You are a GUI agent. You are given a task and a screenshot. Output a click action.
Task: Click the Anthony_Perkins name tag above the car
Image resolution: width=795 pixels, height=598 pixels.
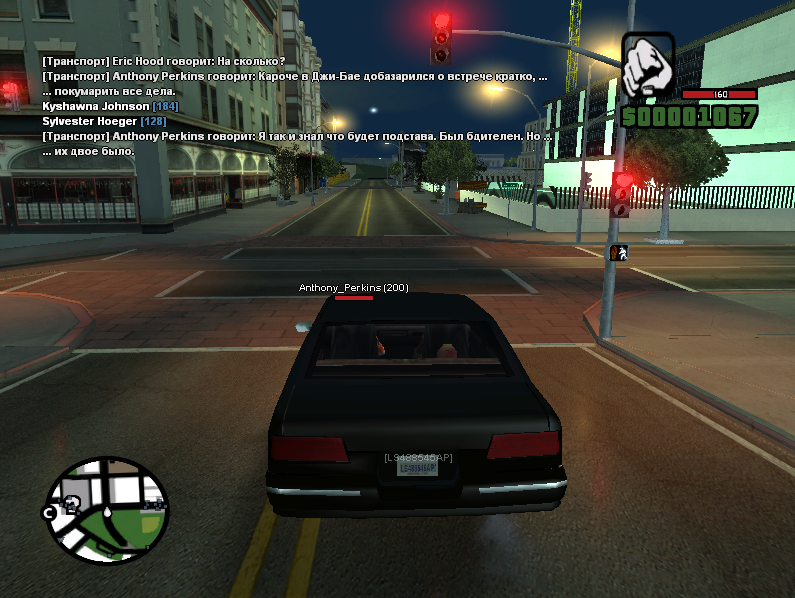click(x=353, y=288)
